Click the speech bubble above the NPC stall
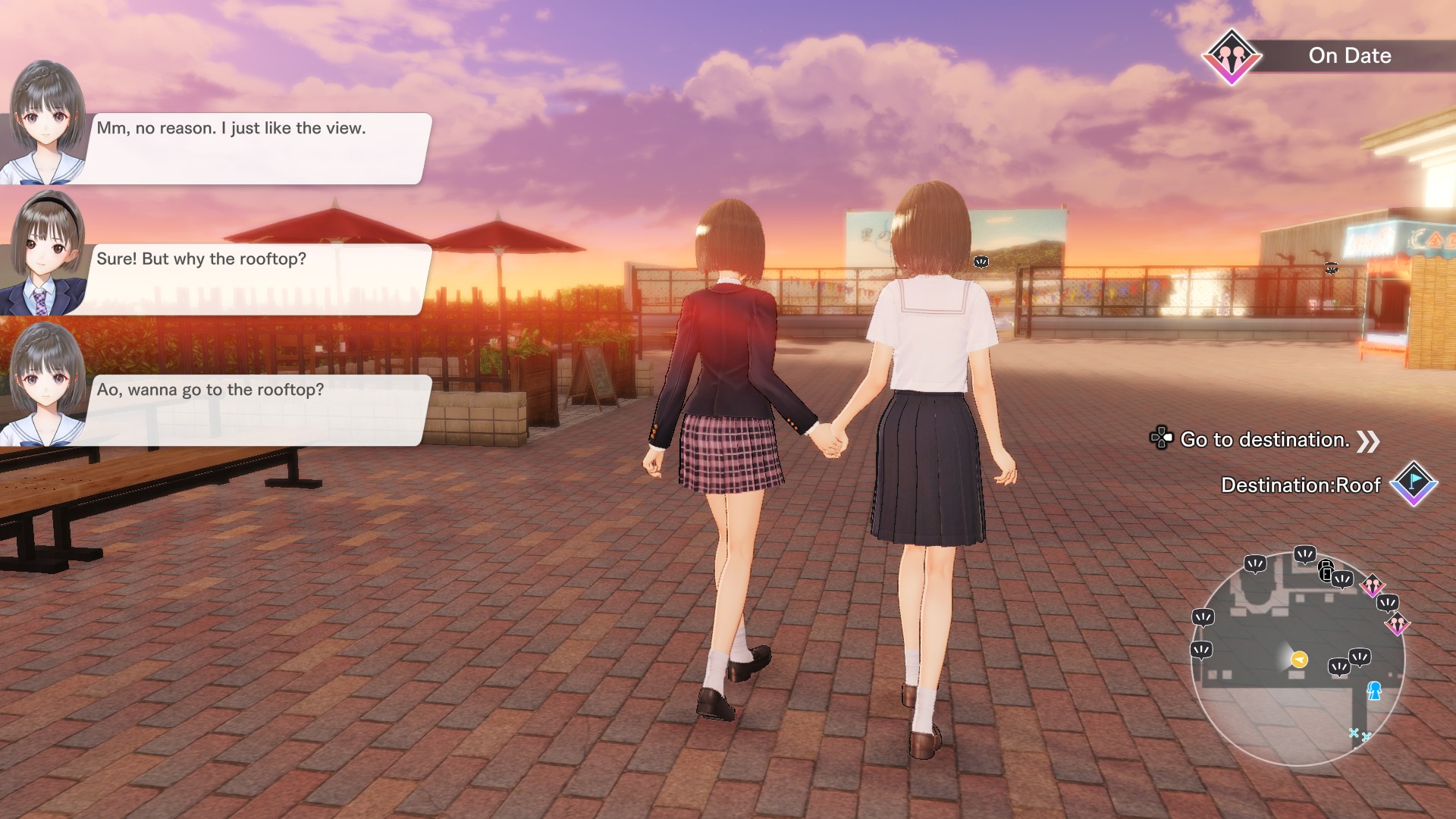This screenshot has height=819, width=1456. 1330,269
